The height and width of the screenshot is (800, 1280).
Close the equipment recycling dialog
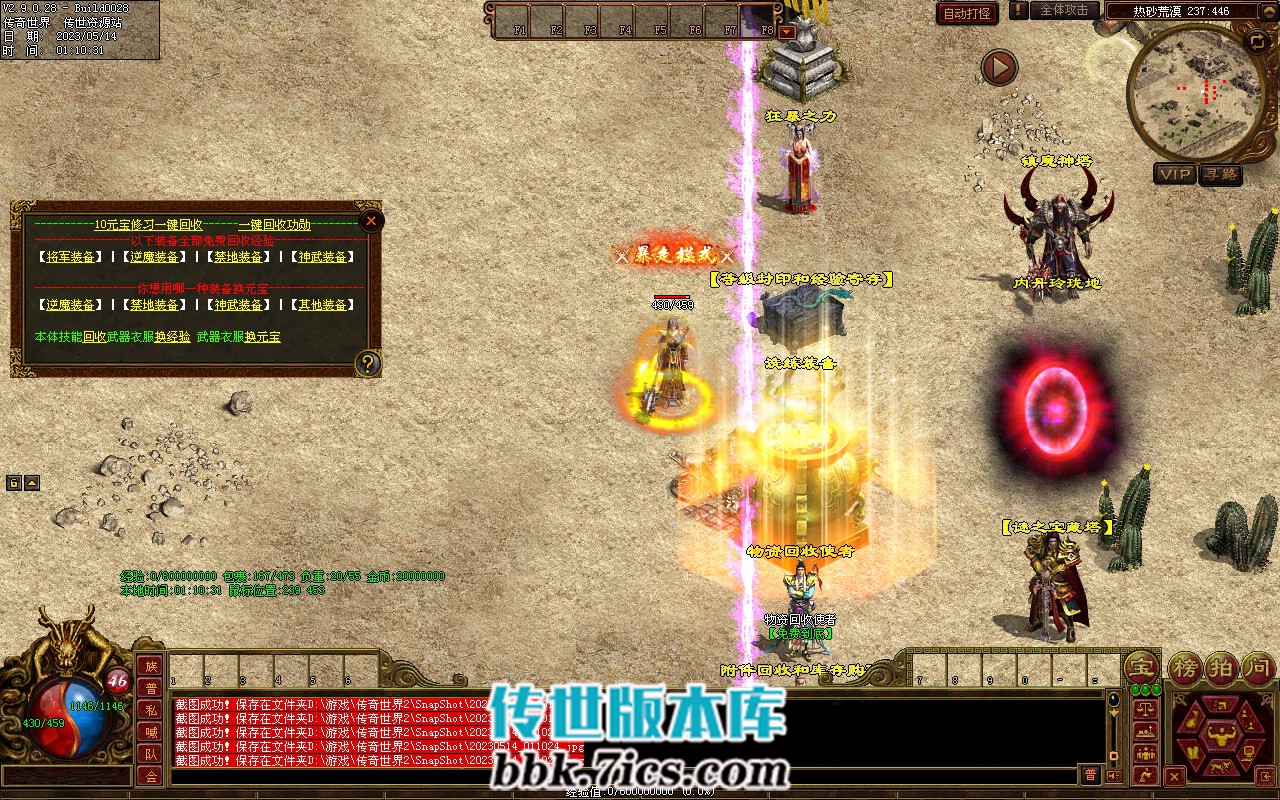(371, 220)
